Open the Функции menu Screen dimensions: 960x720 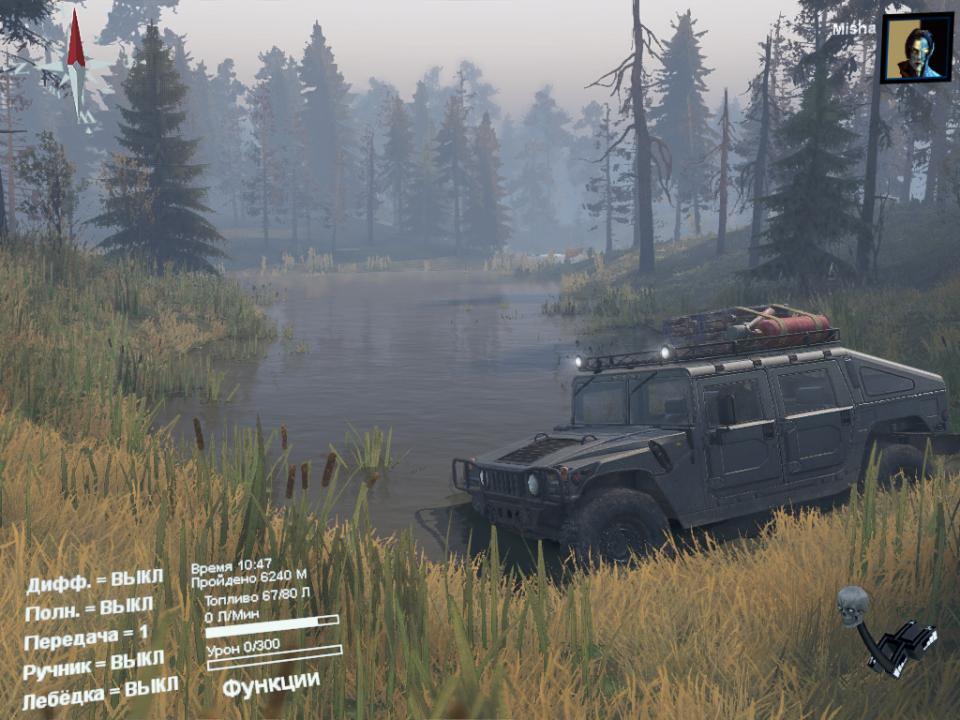(x=271, y=685)
